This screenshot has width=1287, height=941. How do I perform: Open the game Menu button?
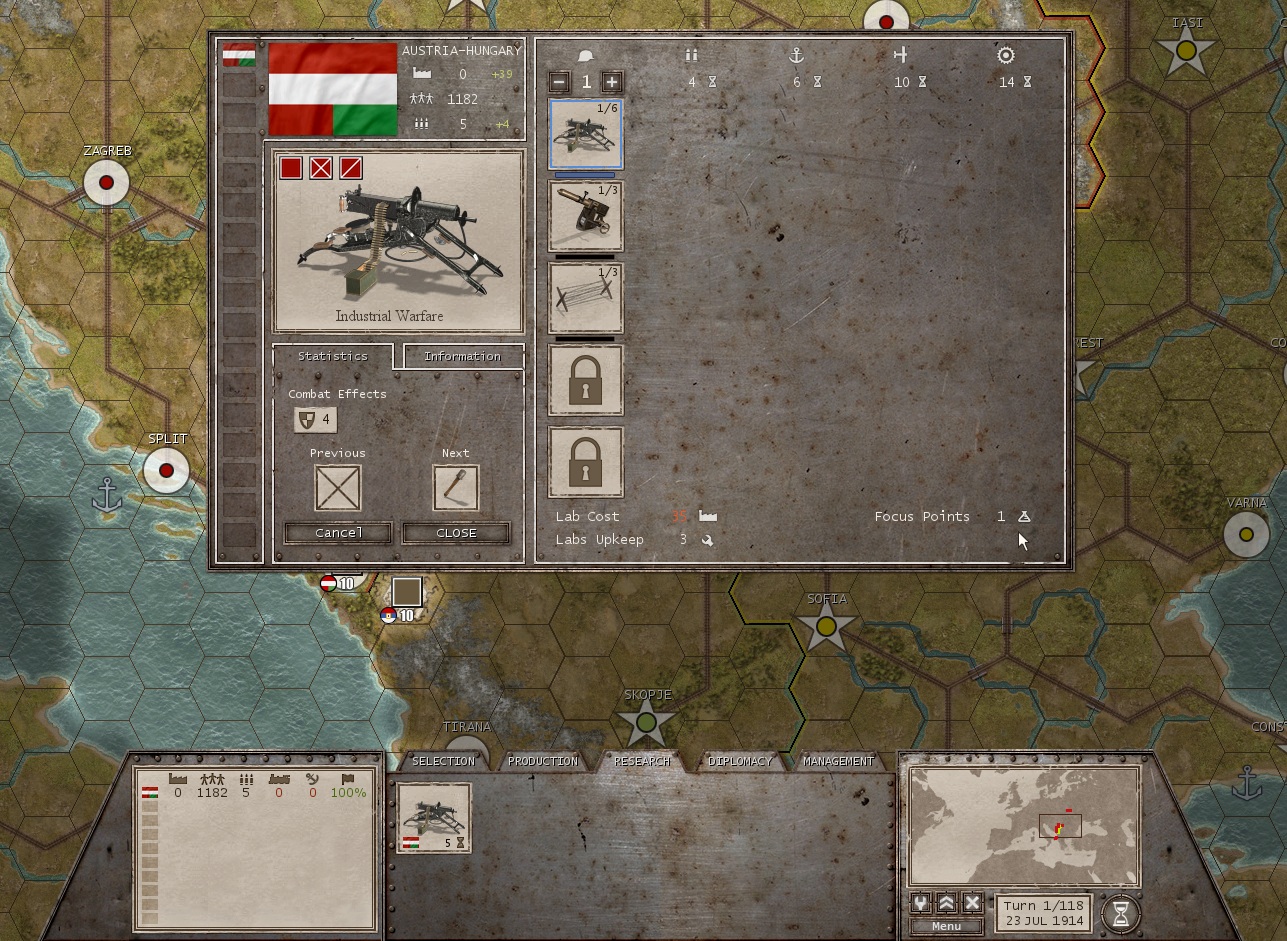click(944, 925)
